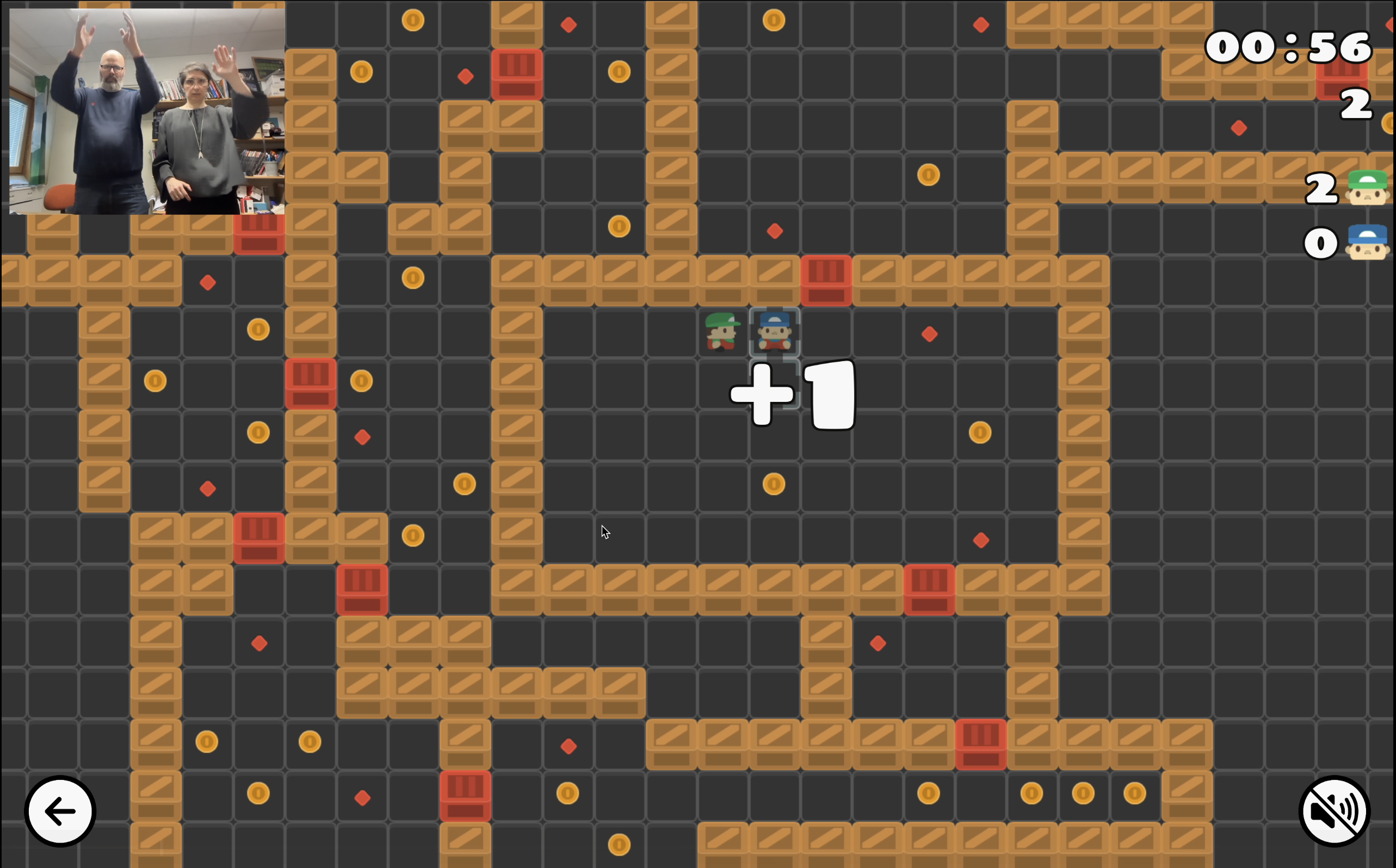Click the back arrow button
1396x868 pixels.
pyautogui.click(x=60, y=811)
